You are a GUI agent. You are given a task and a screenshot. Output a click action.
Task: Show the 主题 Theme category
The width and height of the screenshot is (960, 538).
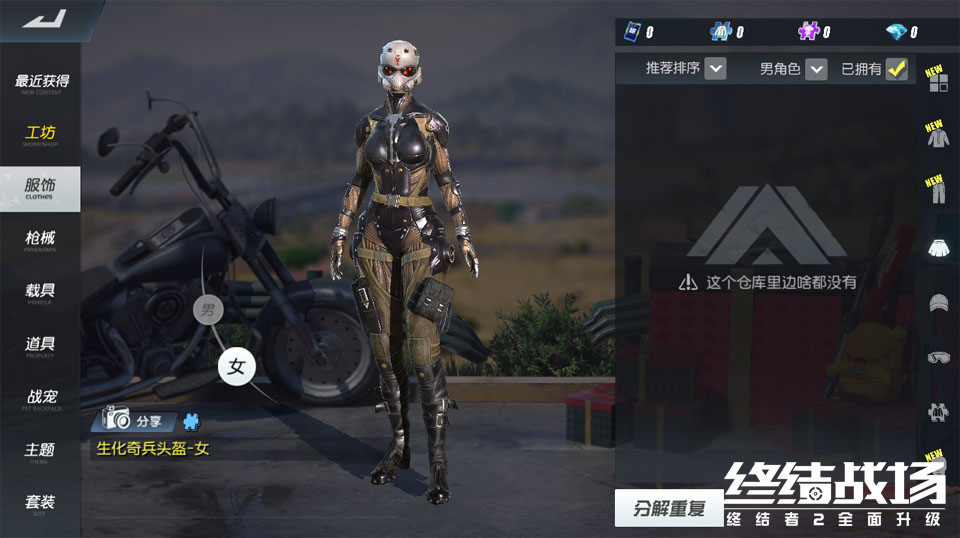tap(41, 452)
